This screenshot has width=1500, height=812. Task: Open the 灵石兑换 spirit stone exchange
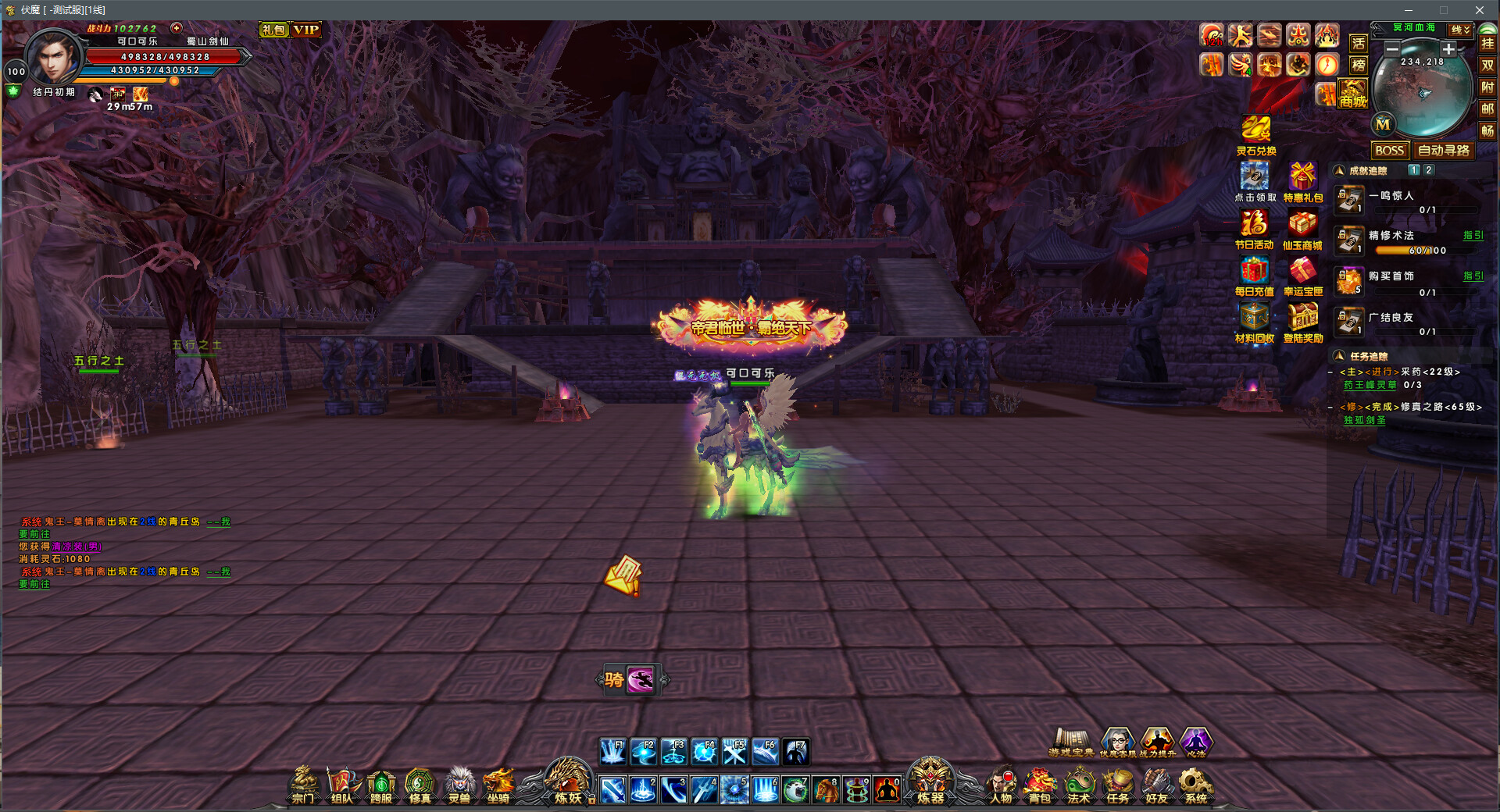[x=1255, y=131]
